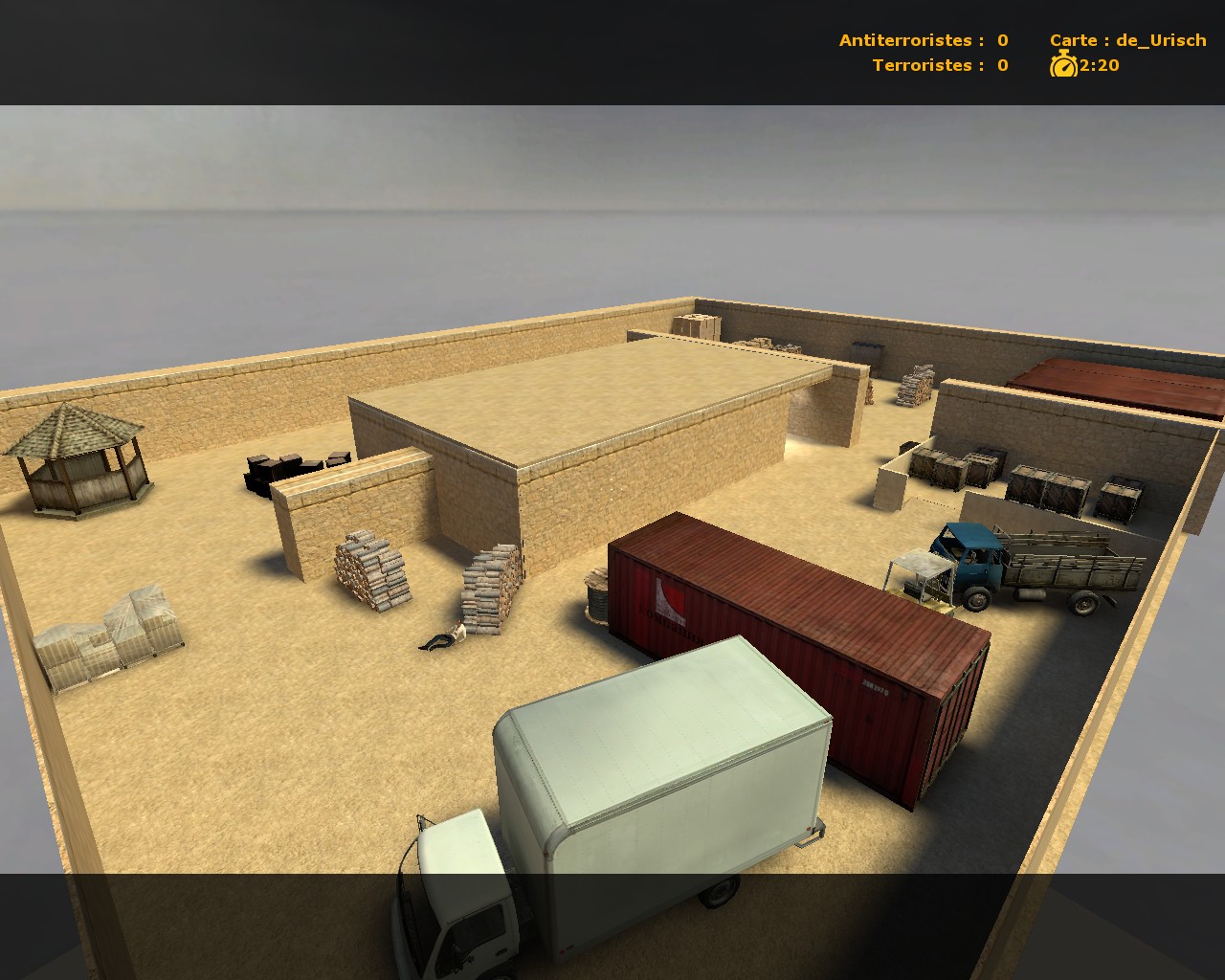The image size is (1225, 980).
Task: Enable the round timer showing 2:20
Action: coord(1099,66)
